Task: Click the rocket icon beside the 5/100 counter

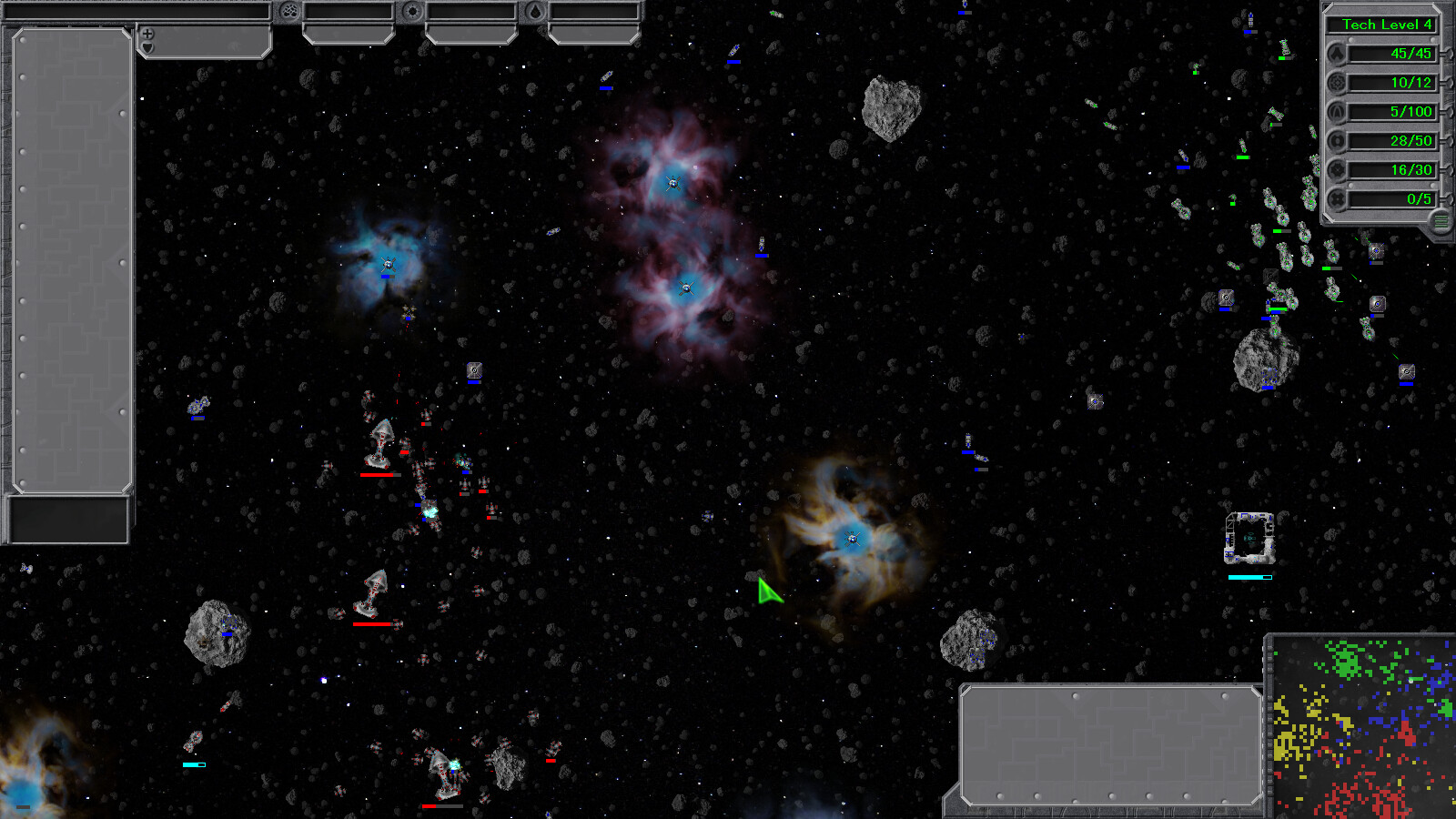Action: [x=1337, y=112]
